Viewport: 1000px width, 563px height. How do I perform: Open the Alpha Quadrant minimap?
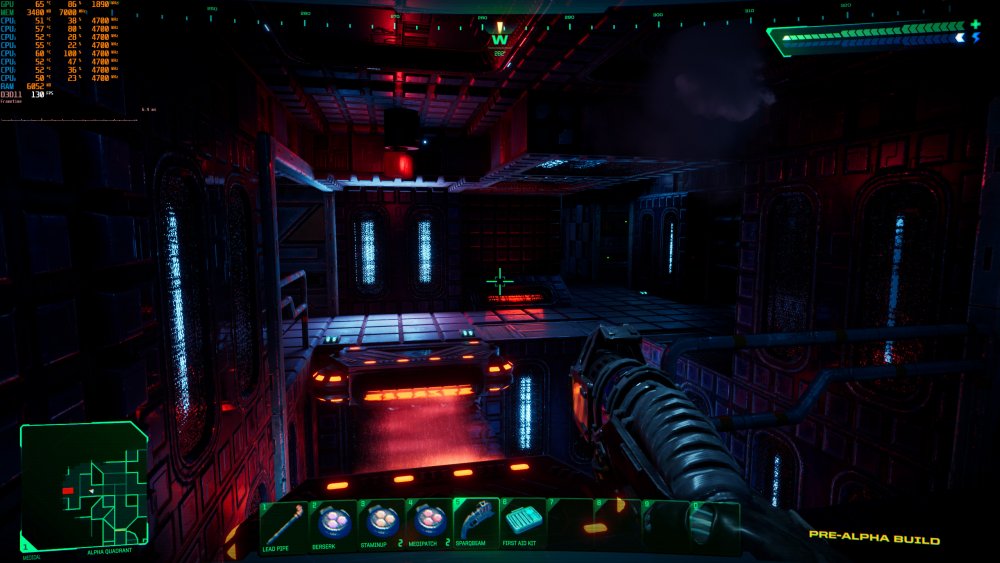pos(84,485)
